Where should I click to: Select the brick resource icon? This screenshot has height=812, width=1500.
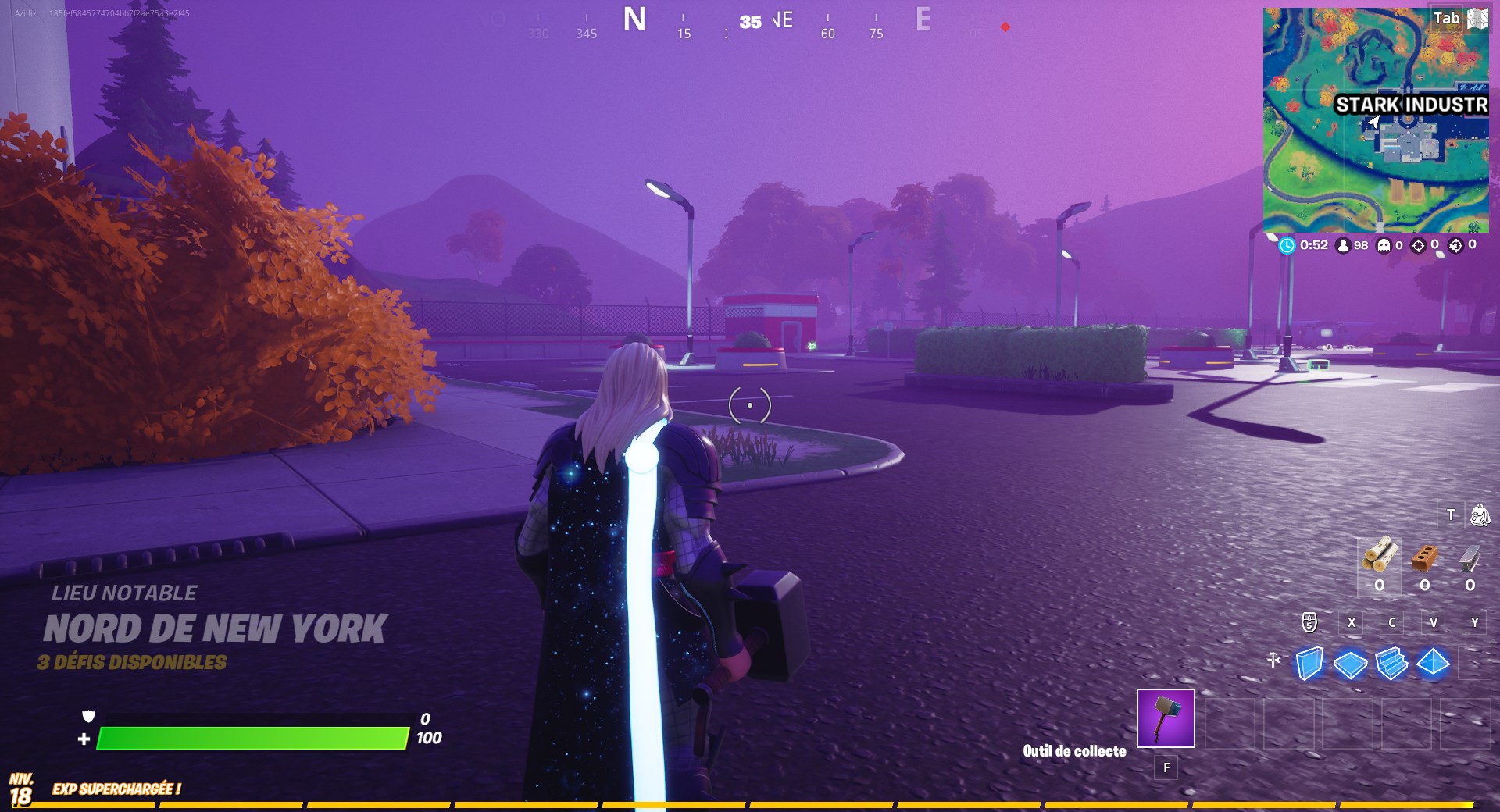pyautogui.click(x=1423, y=558)
